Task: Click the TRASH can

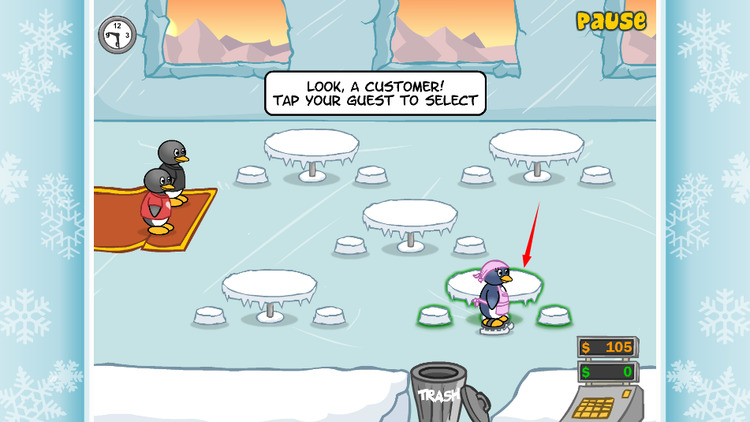Action: point(440,392)
